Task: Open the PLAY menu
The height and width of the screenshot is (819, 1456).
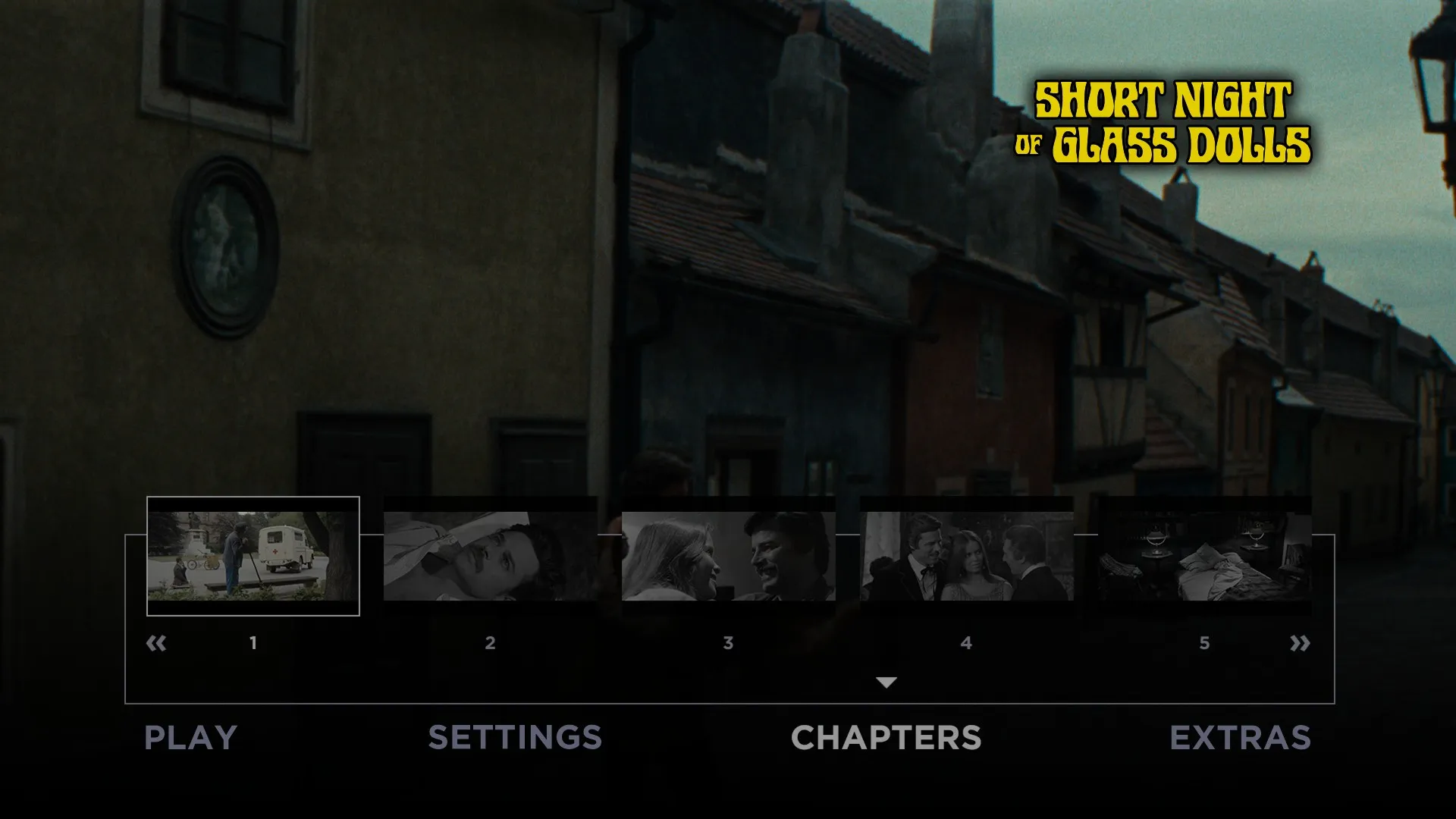Action: [x=190, y=736]
